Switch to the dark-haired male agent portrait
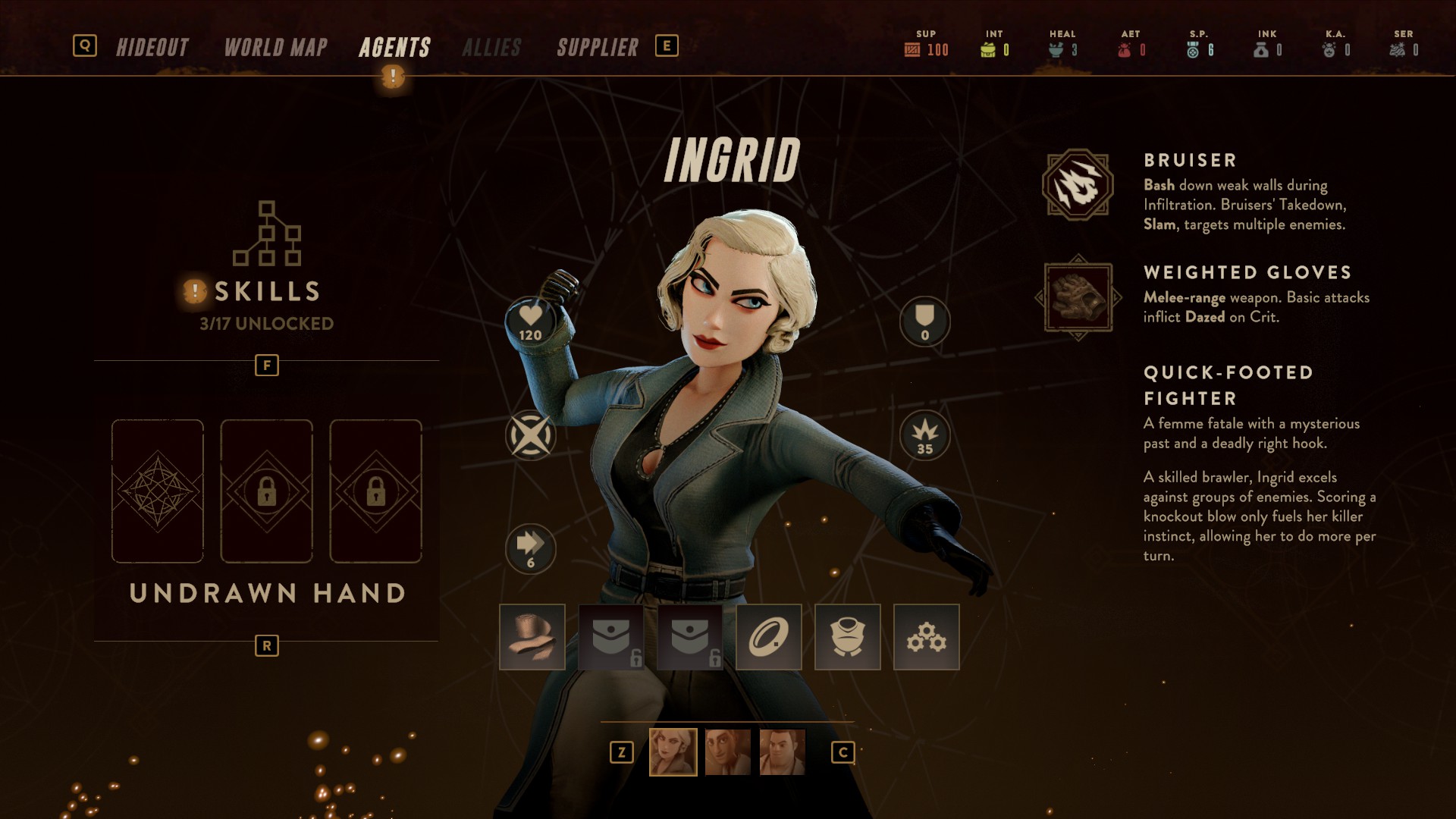This screenshot has height=819, width=1456. click(728, 752)
